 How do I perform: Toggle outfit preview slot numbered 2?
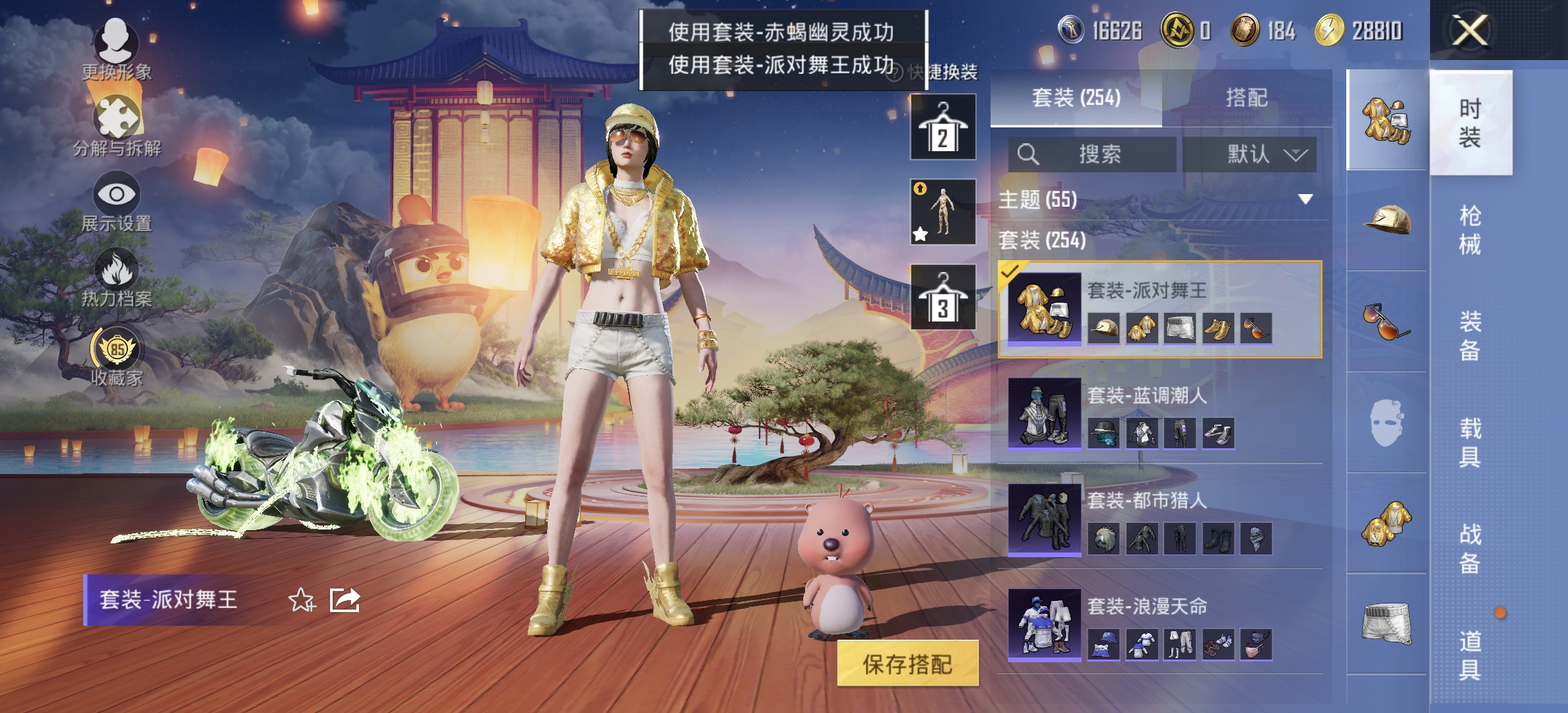[942, 127]
